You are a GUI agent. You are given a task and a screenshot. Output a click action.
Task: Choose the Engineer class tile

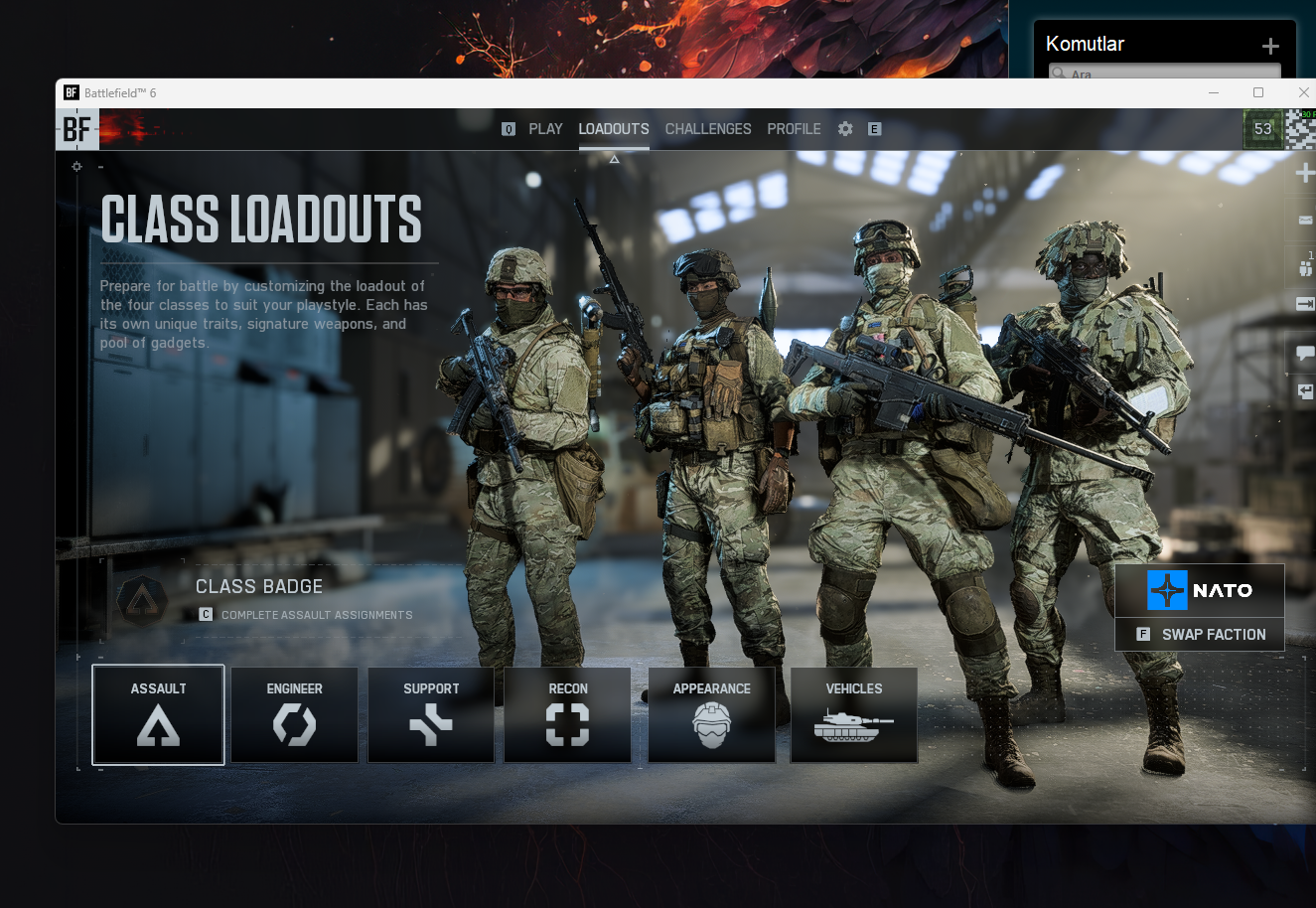(x=295, y=715)
